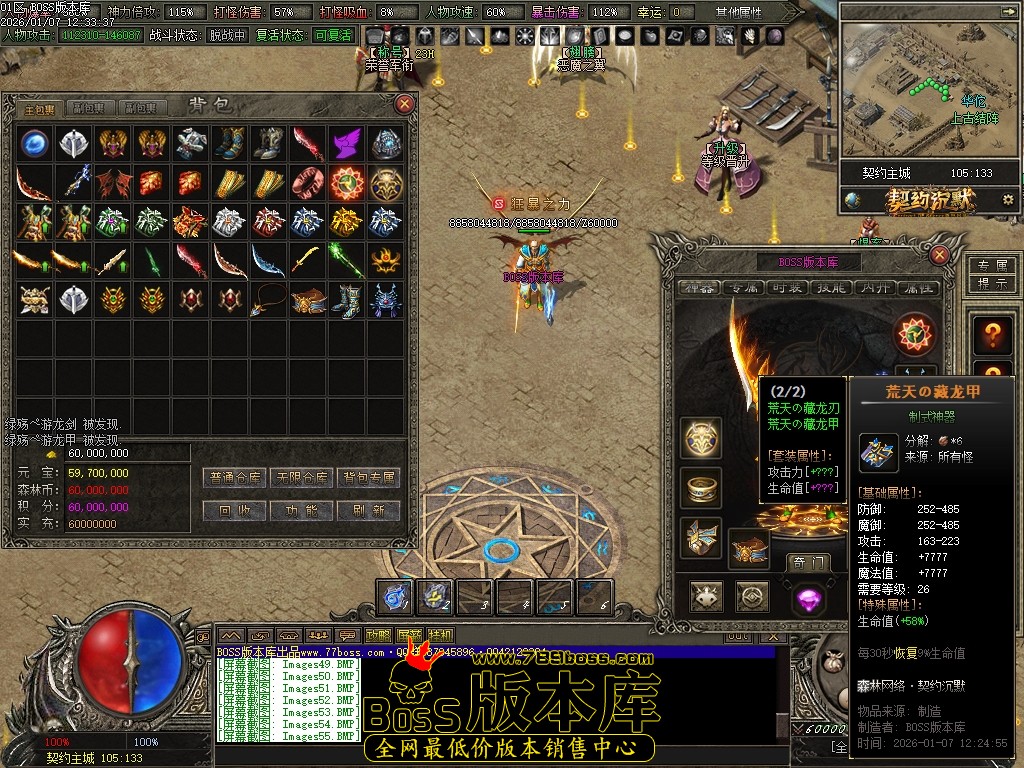Select the blue orb item in backpack
The width and height of the screenshot is (1024, 768).
(x=35, y=143)
